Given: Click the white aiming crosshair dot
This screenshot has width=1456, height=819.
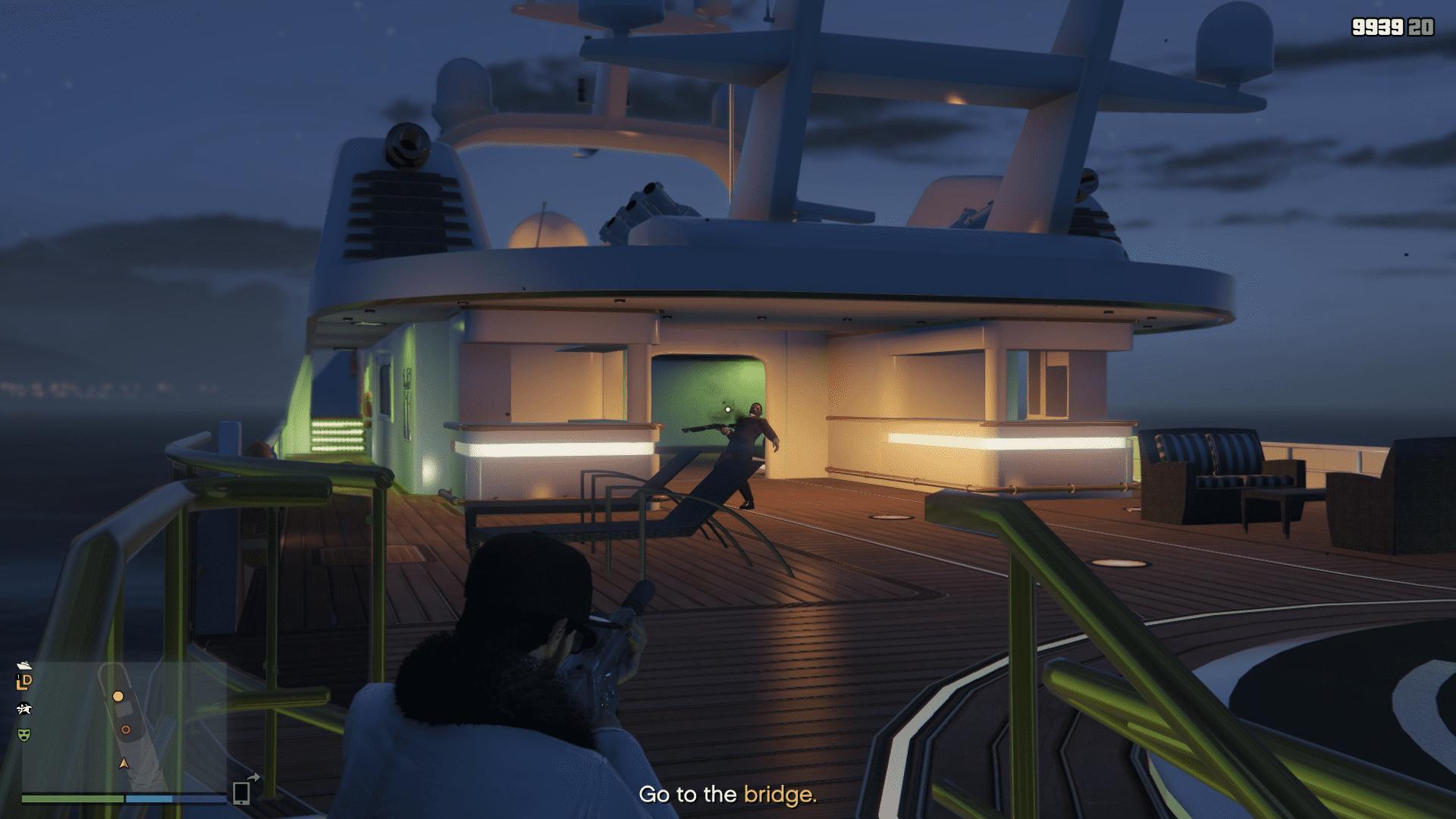Looking at the screenshot, I should [x=726, y=409].
